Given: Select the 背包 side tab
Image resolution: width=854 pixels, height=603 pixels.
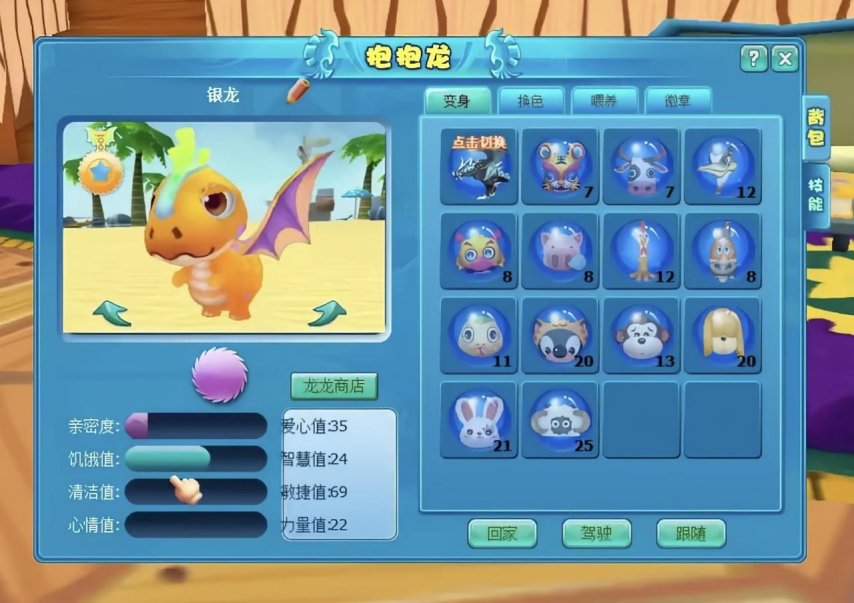Looking at the screenshot, I should (817, 127).
